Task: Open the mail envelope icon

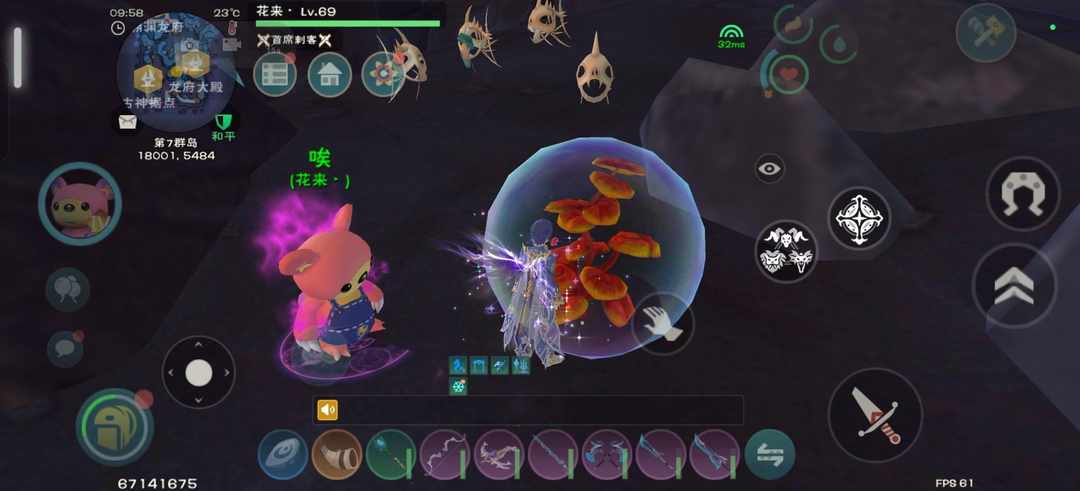Action: pos(128,122)
